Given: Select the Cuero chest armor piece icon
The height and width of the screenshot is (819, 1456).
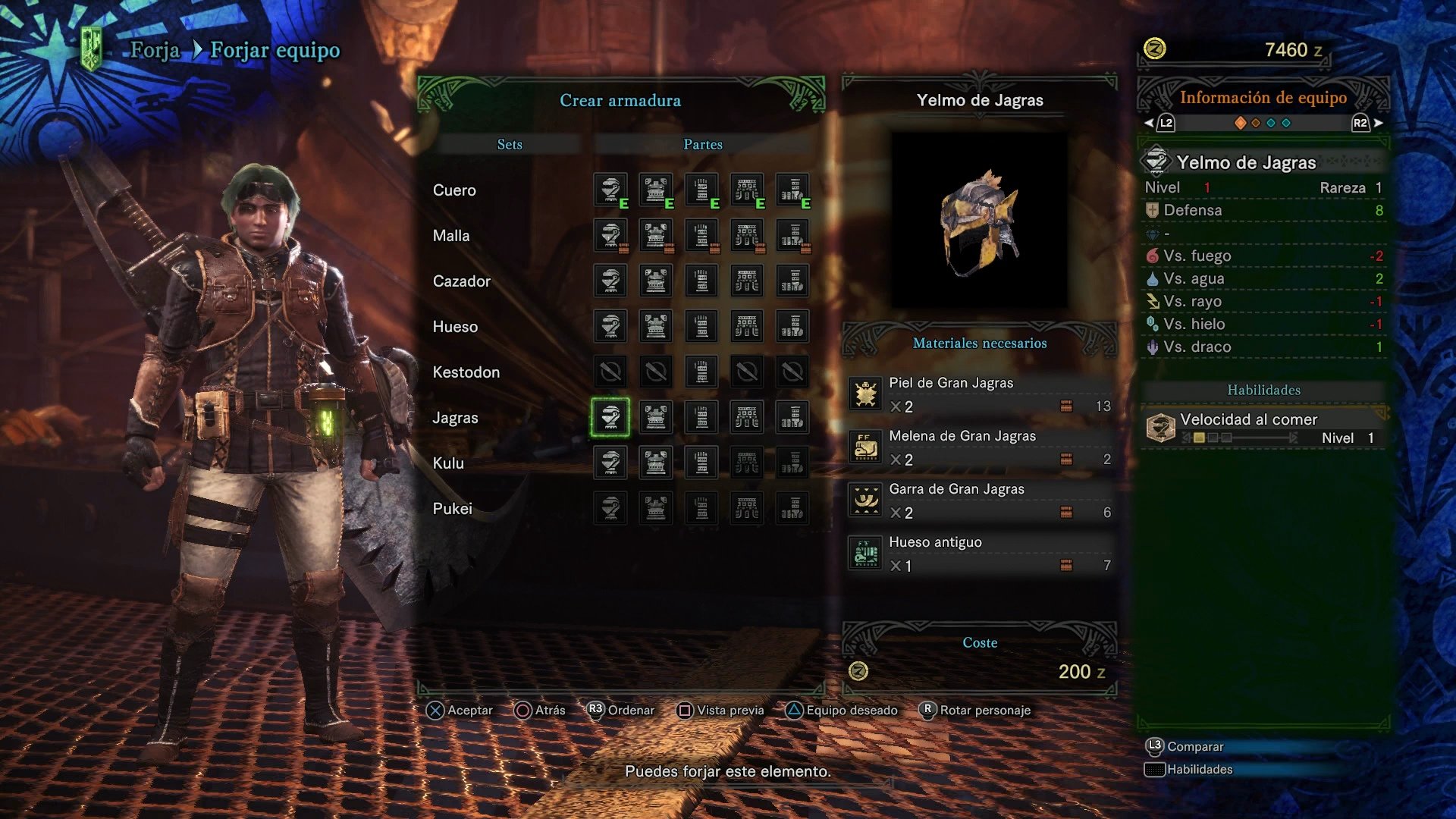Looking at the screenshot, I should click(655, 190).
